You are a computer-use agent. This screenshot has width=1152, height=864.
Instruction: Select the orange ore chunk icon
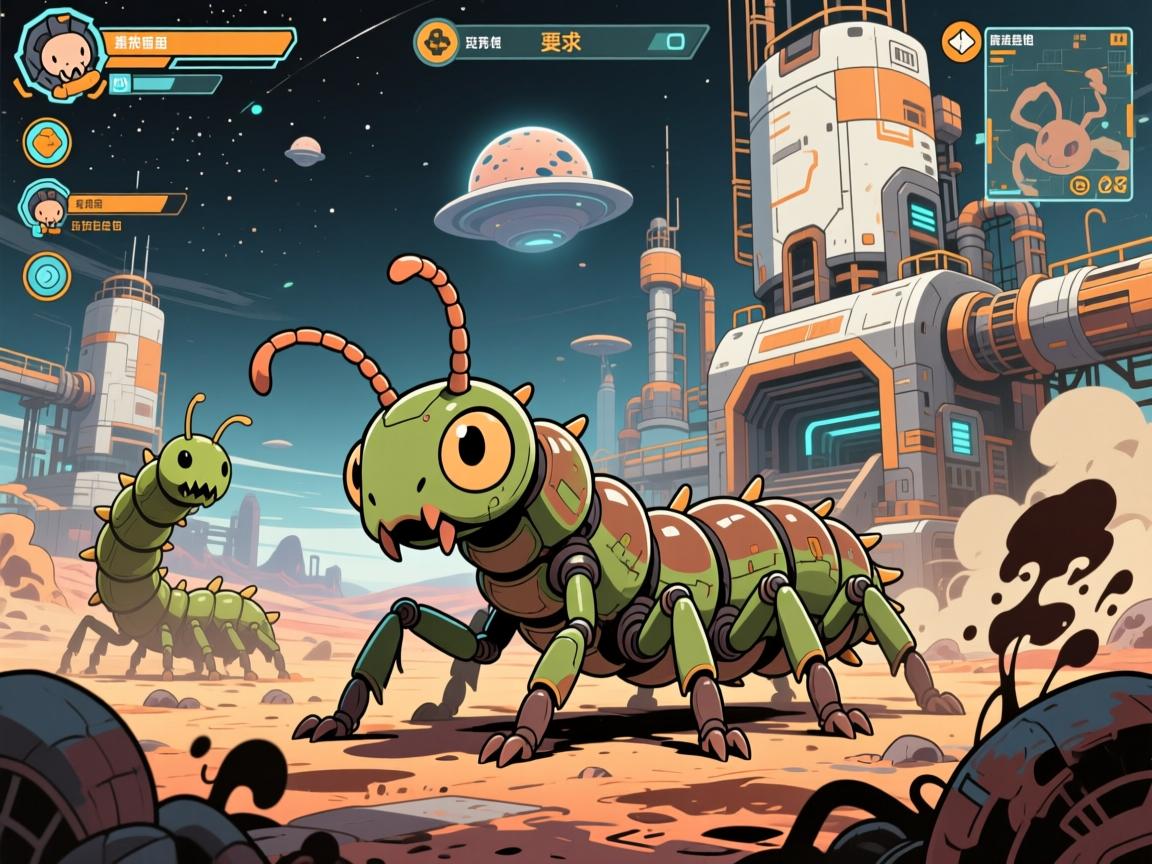(x=47, y=142)
